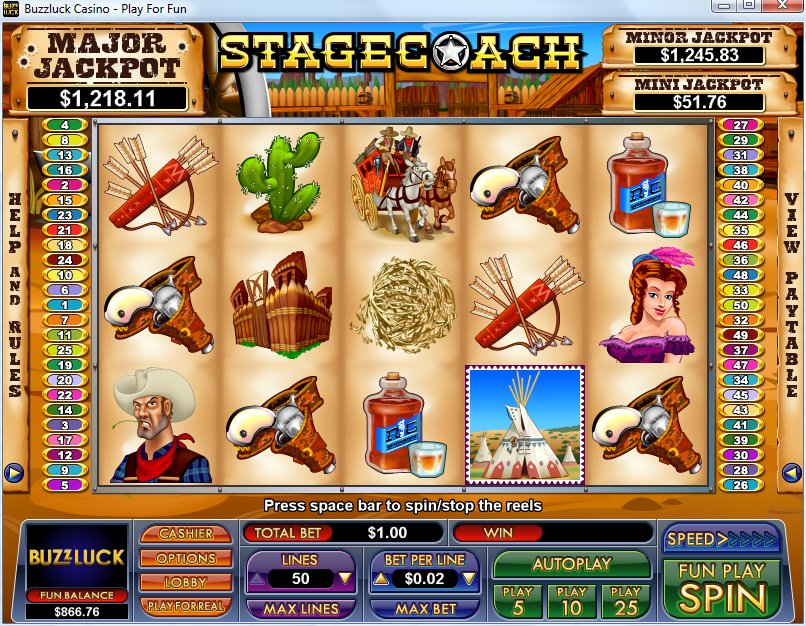Increase the number of lines
This screenshot has width=806, height=626.
345,578
